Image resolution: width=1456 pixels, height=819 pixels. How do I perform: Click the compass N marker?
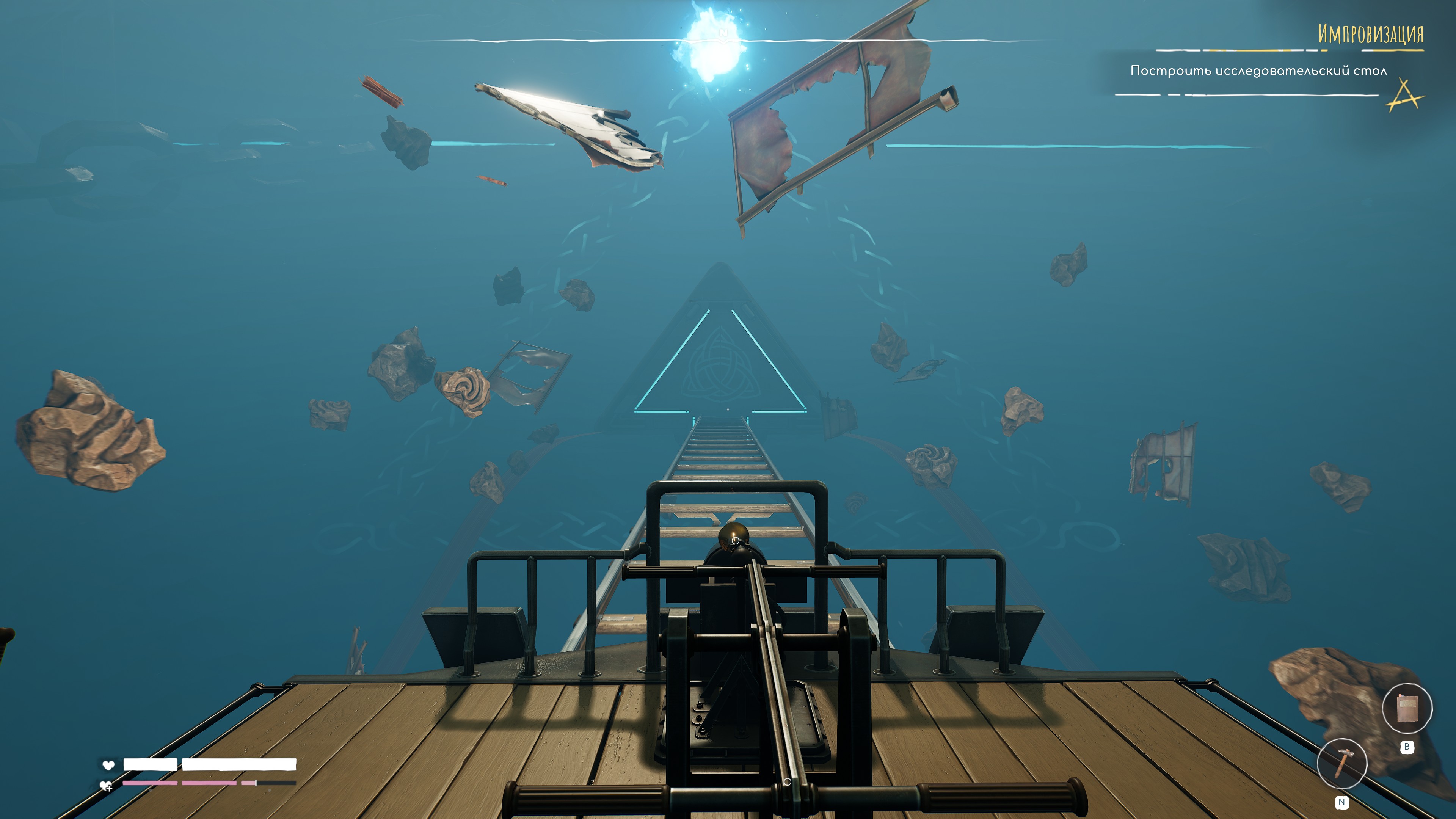point(723,34)
